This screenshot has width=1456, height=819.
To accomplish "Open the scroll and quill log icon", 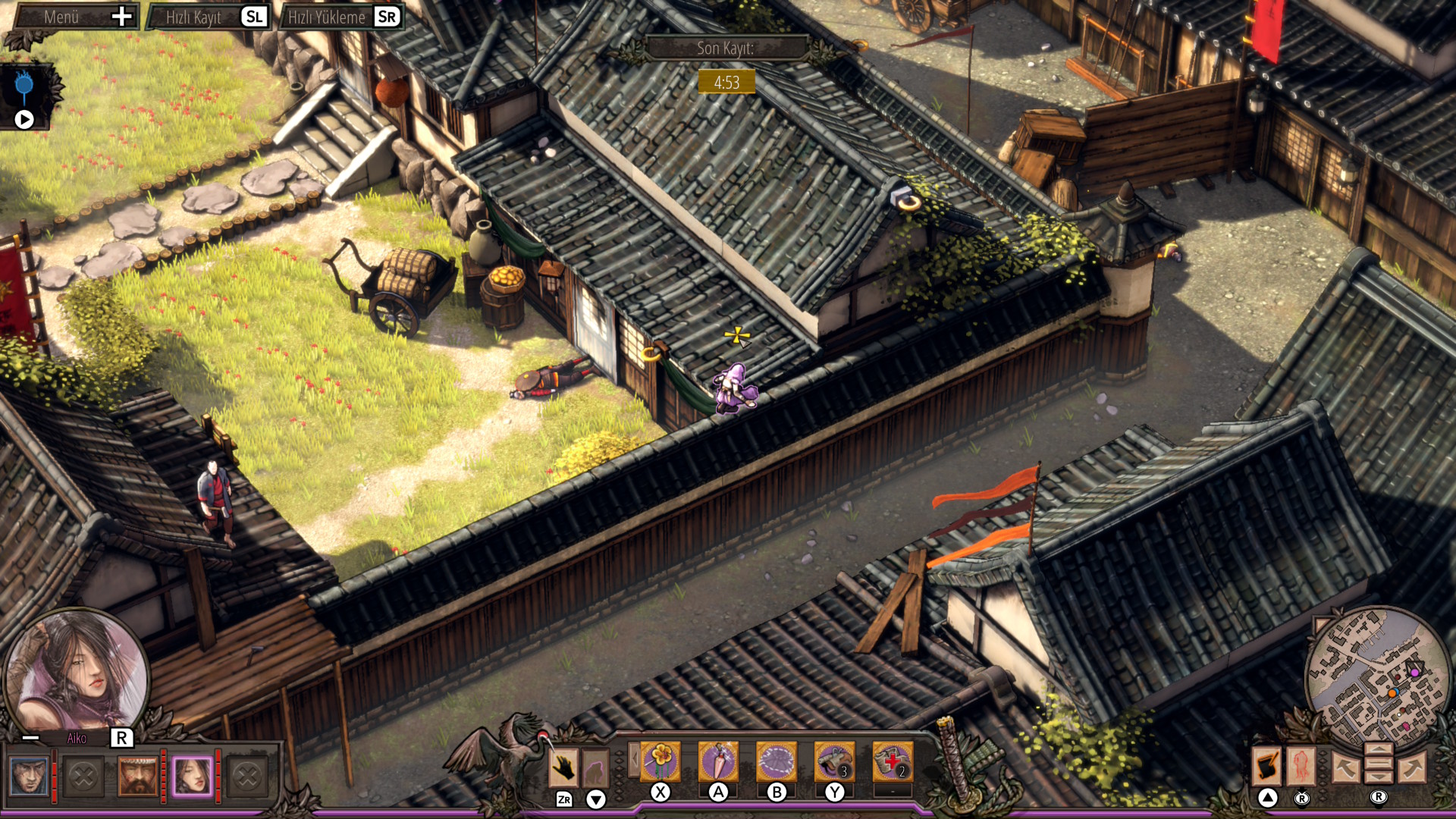I will click(1266, 766).
